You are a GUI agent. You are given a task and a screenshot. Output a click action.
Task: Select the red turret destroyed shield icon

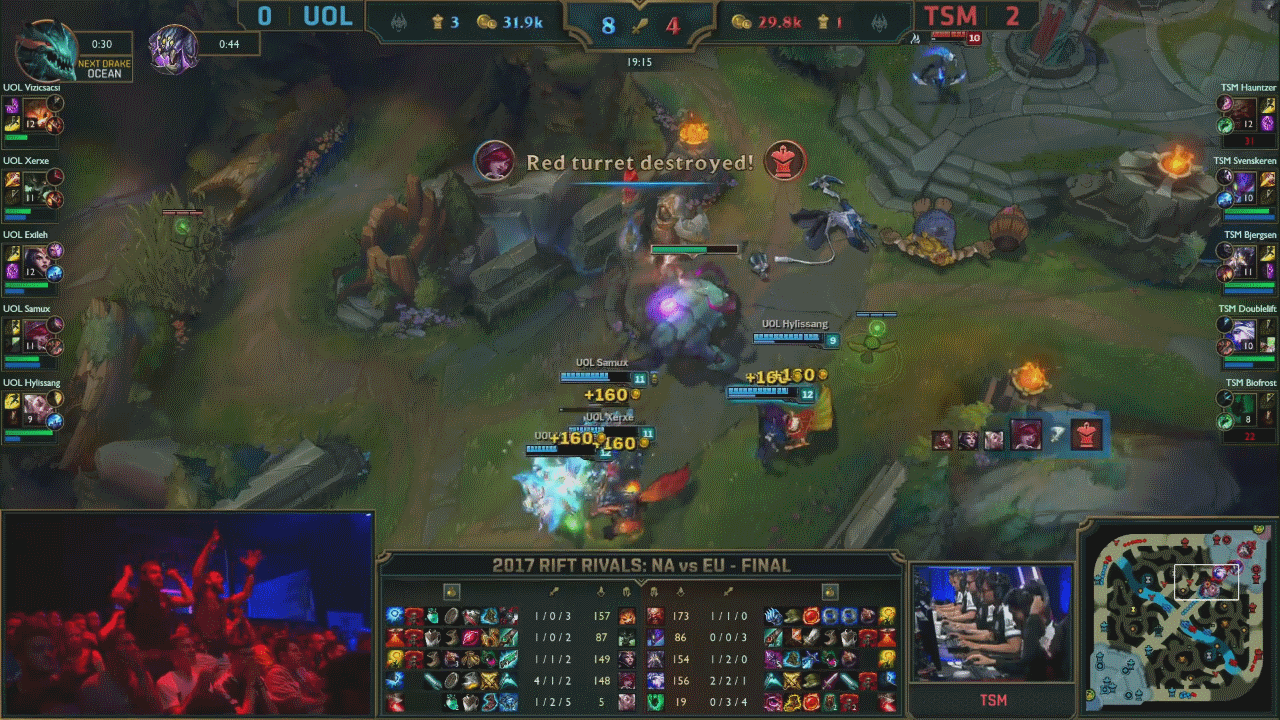click(x=787, y=161)
